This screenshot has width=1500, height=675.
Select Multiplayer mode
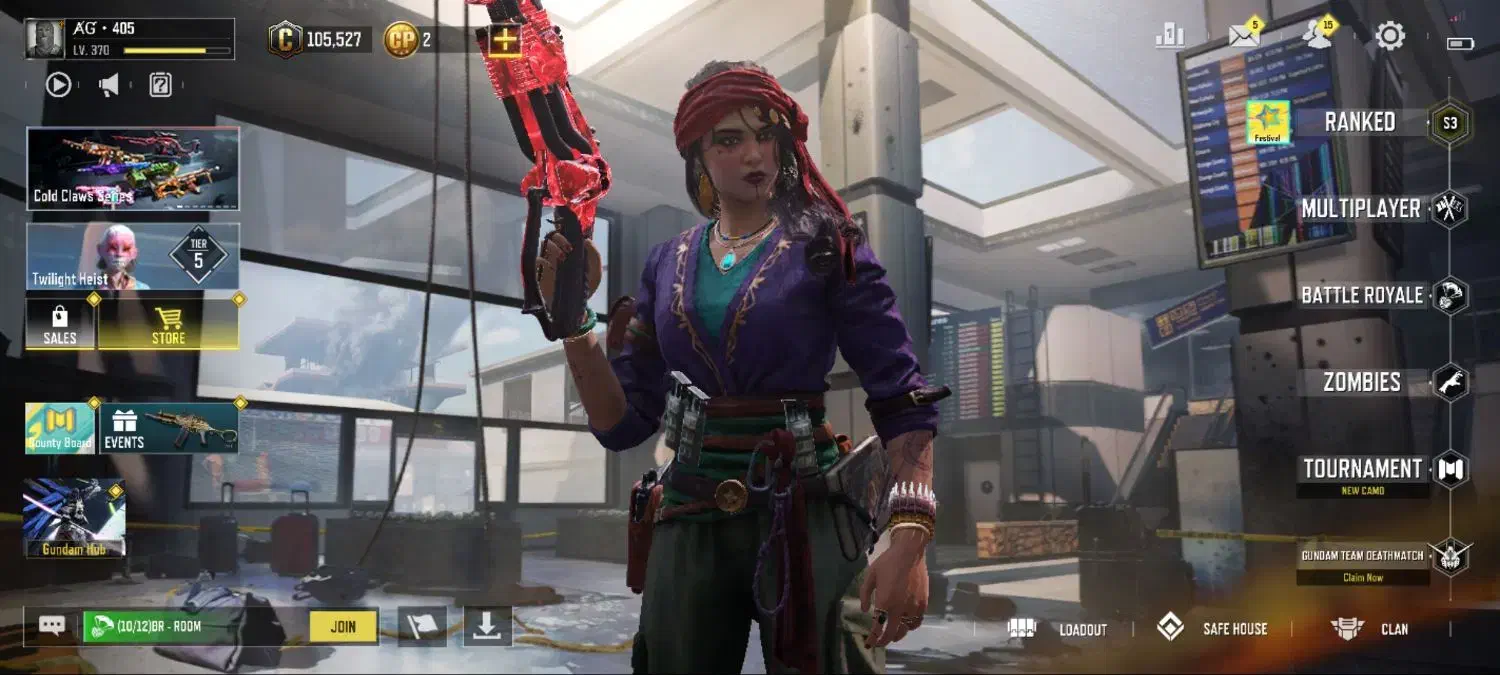pos(1360,209)
